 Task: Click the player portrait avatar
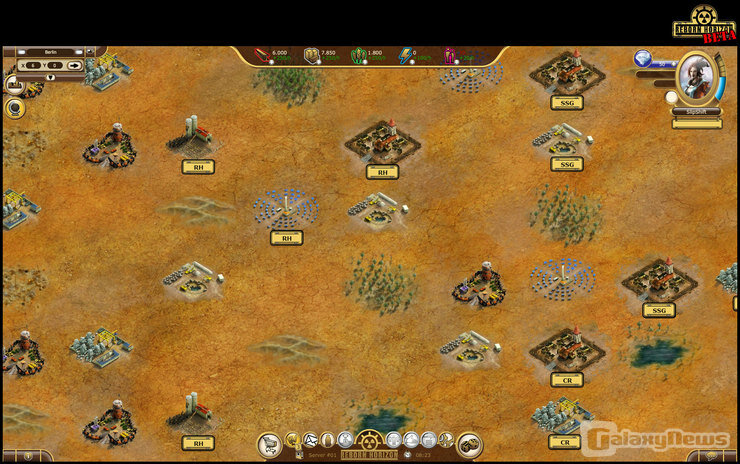tap(695, 78)
